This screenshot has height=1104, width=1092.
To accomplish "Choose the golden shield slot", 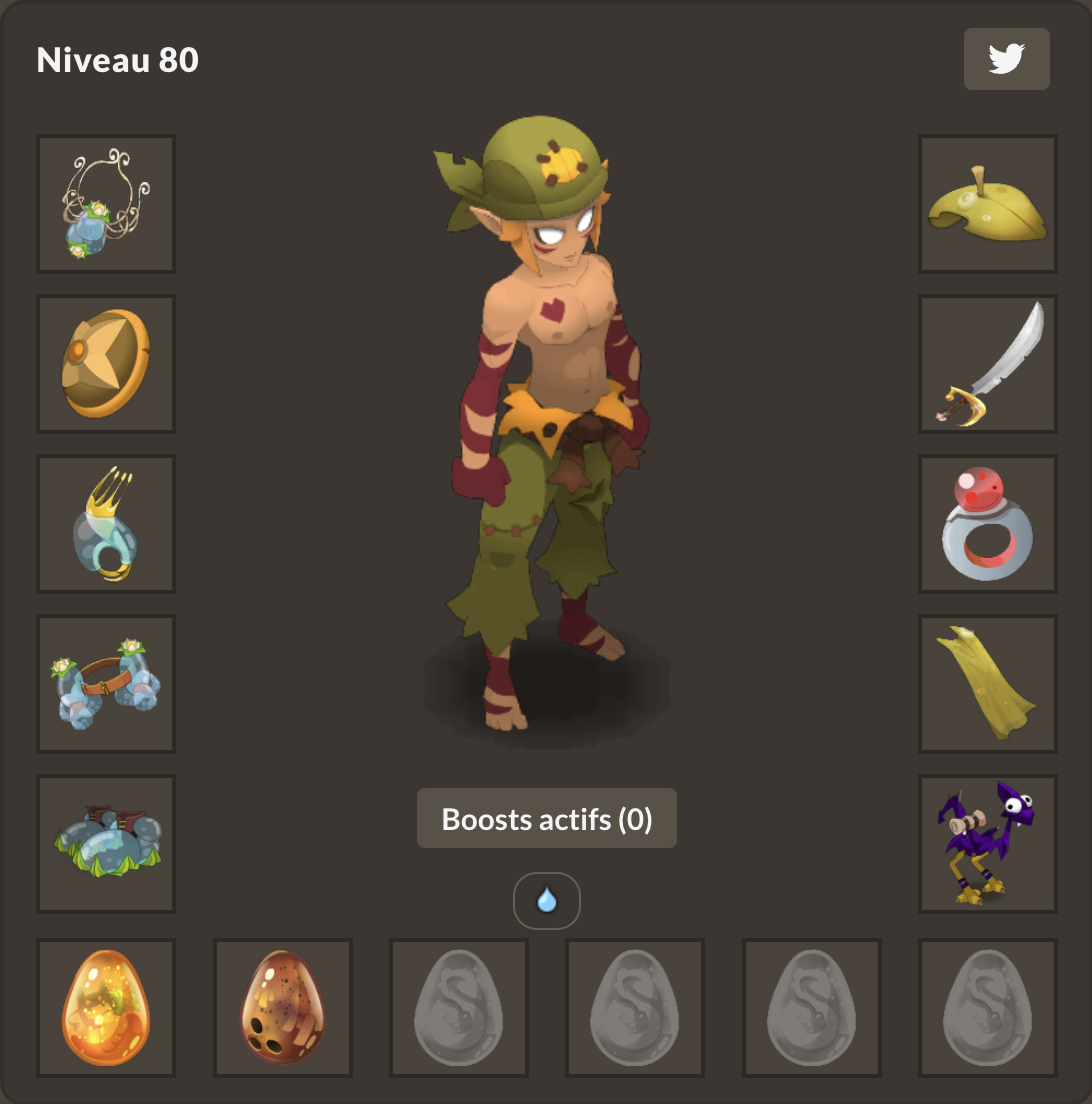I will point(106,364).
